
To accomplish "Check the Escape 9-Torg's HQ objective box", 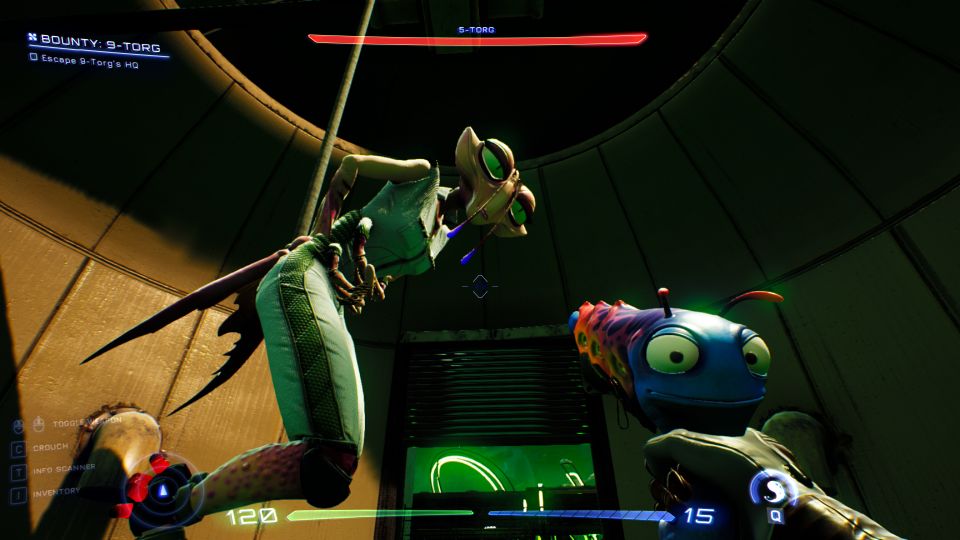I will point(34,58).
